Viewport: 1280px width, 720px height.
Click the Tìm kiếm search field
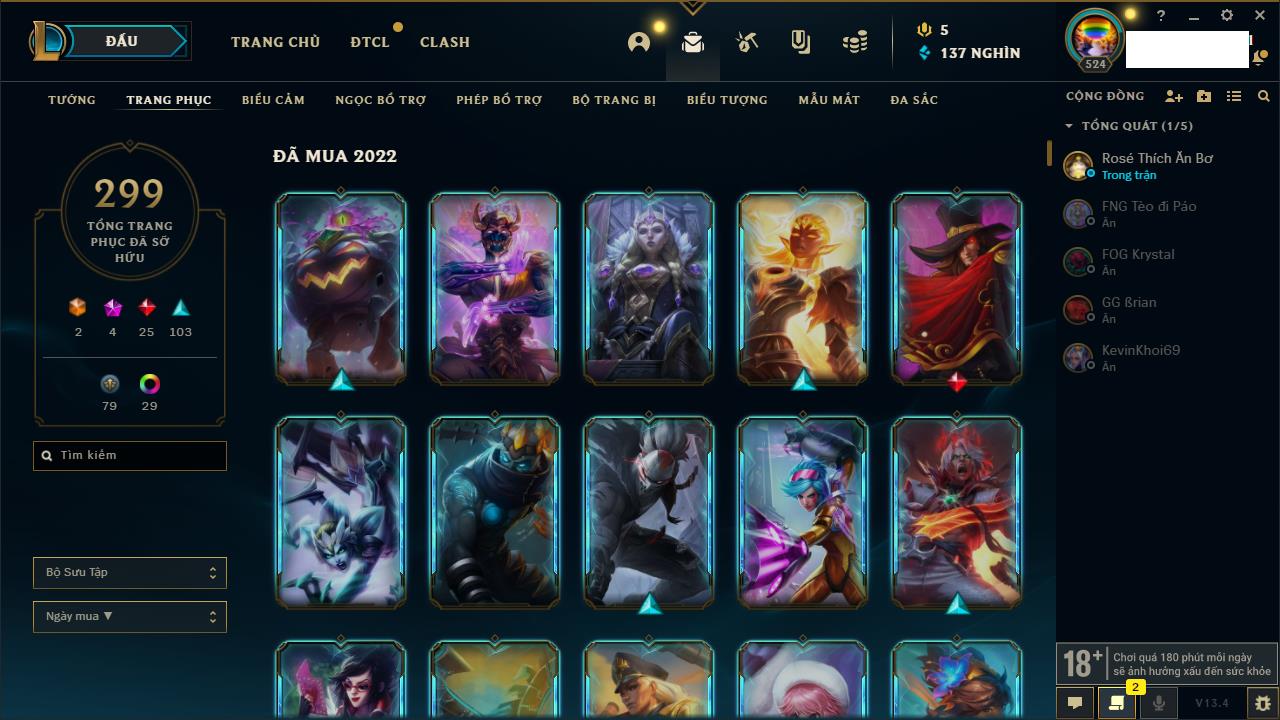[130, 456]
